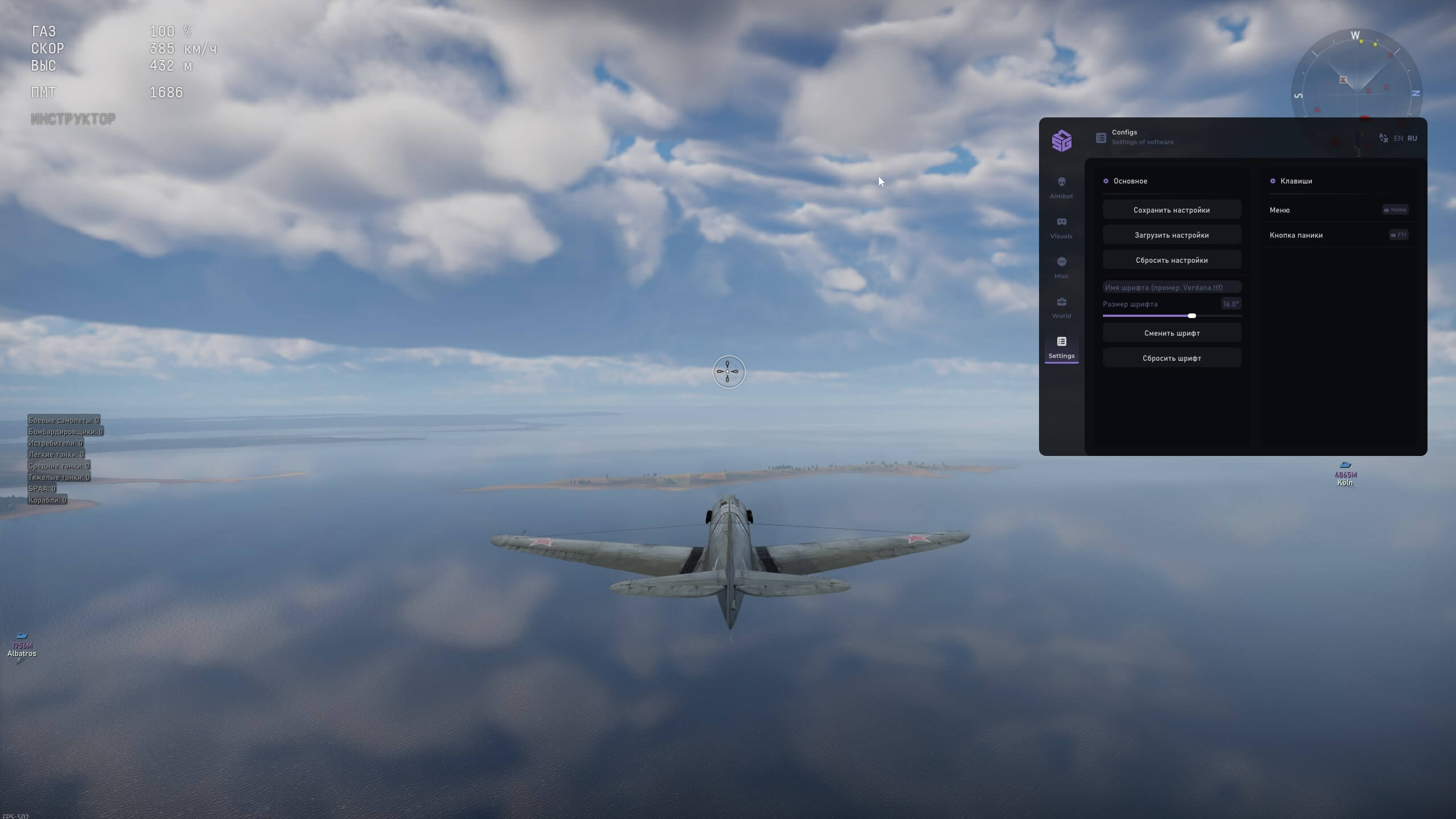The width and height of the screenshot is (1456, 819).
Task: Apply the font with Сменить шрифт
Action: (1171, 333)
